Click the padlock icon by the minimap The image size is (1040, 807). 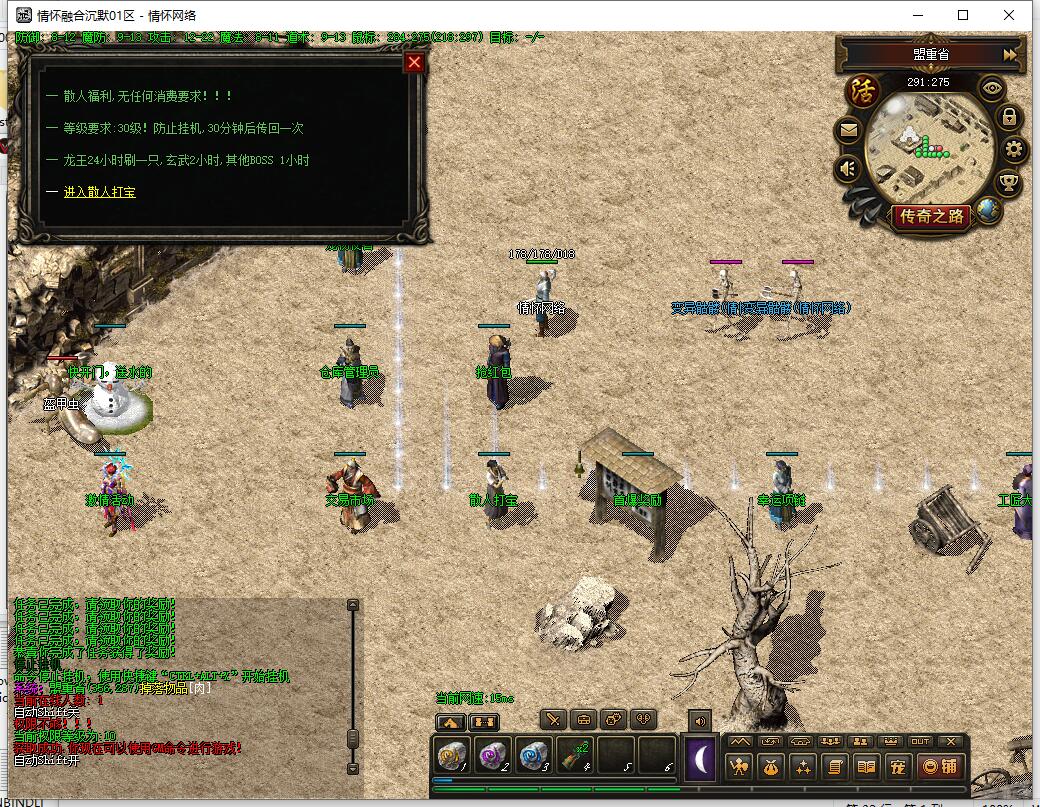pyautogui.click(x=1009, y=117)
